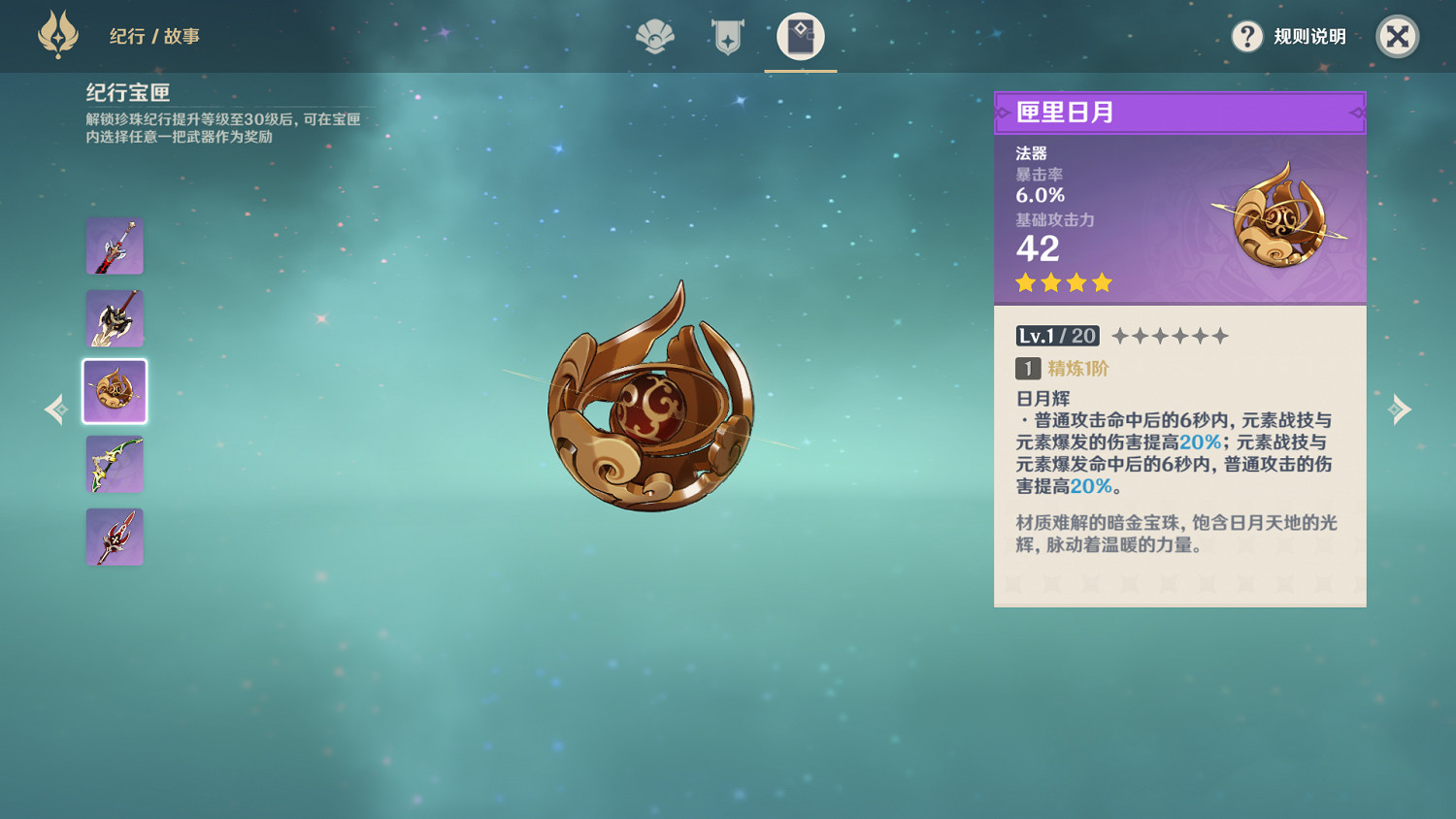Viewport: 1456px width, 819px height.
Task: Open the 规则说明 rules explanation
Action: (1309, 37)
